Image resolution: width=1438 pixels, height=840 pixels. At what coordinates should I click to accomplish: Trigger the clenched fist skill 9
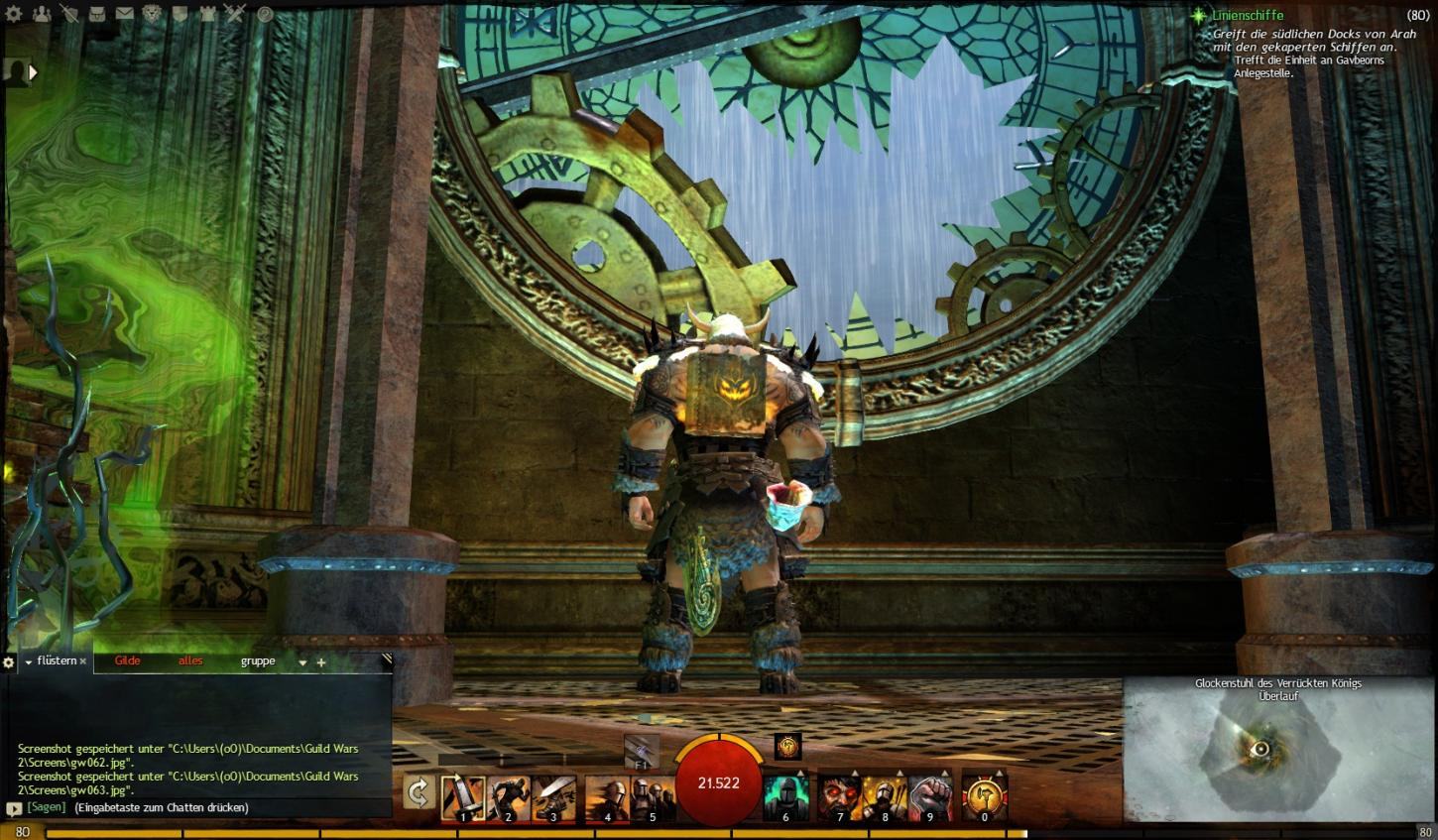coord(929,797)
